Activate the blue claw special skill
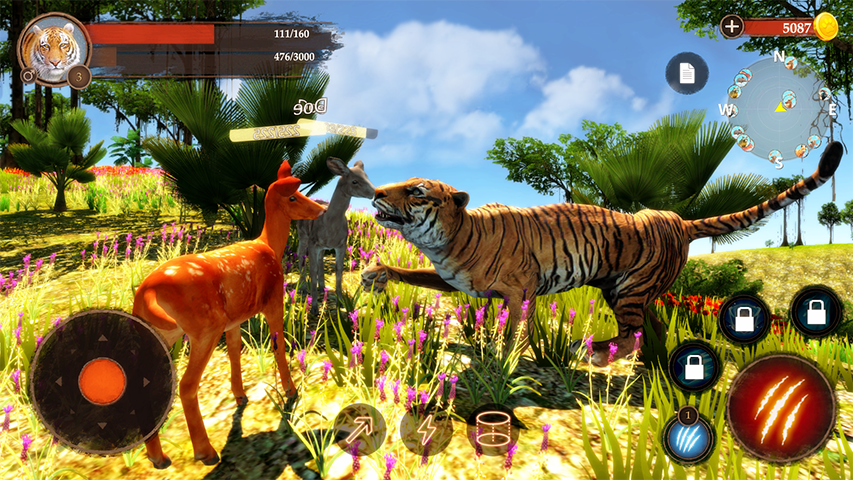Viewport: 853px width, 480px height. (688, 436)
